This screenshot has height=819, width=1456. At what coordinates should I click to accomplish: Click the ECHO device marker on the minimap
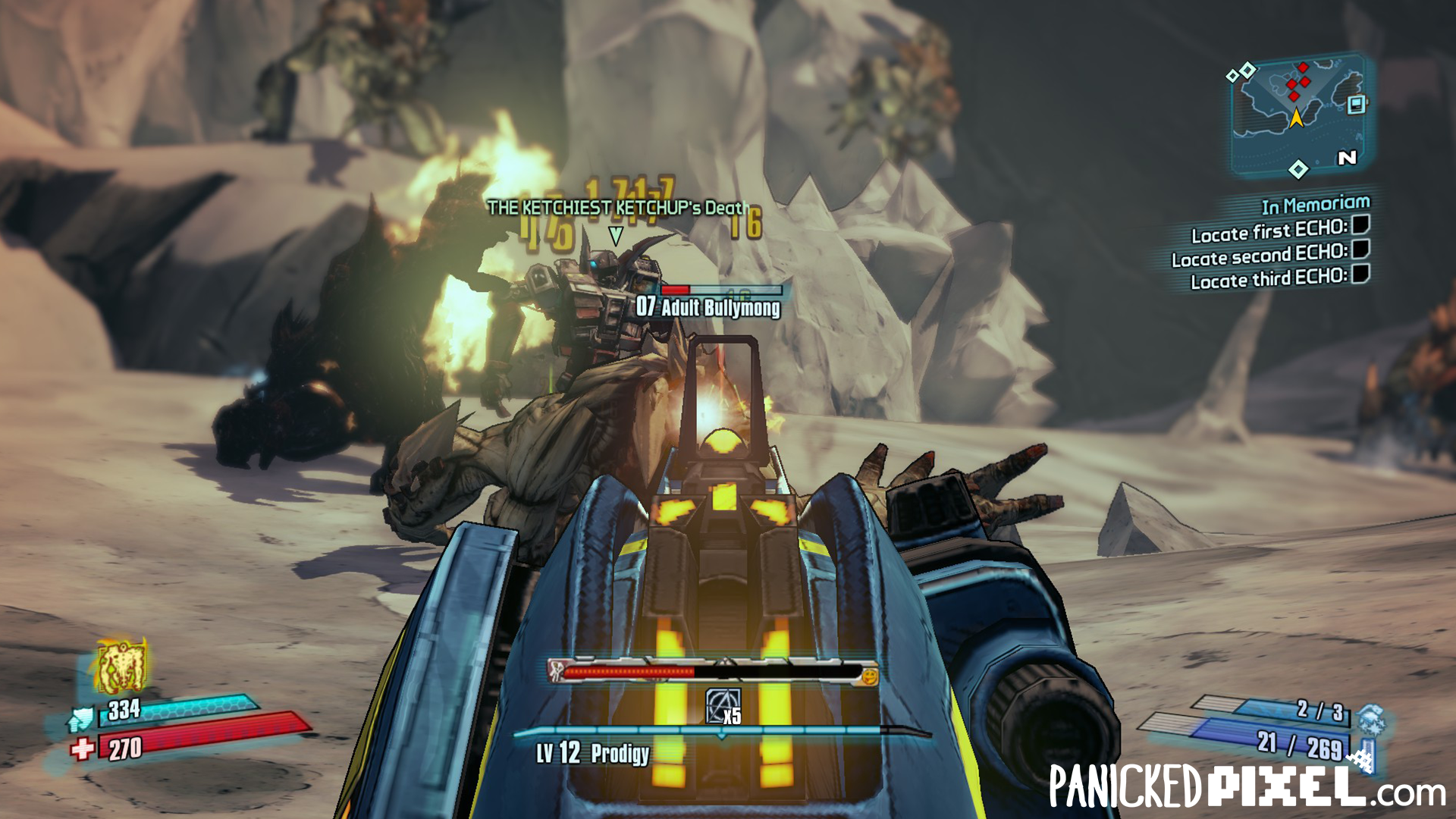pos(1357,104)
